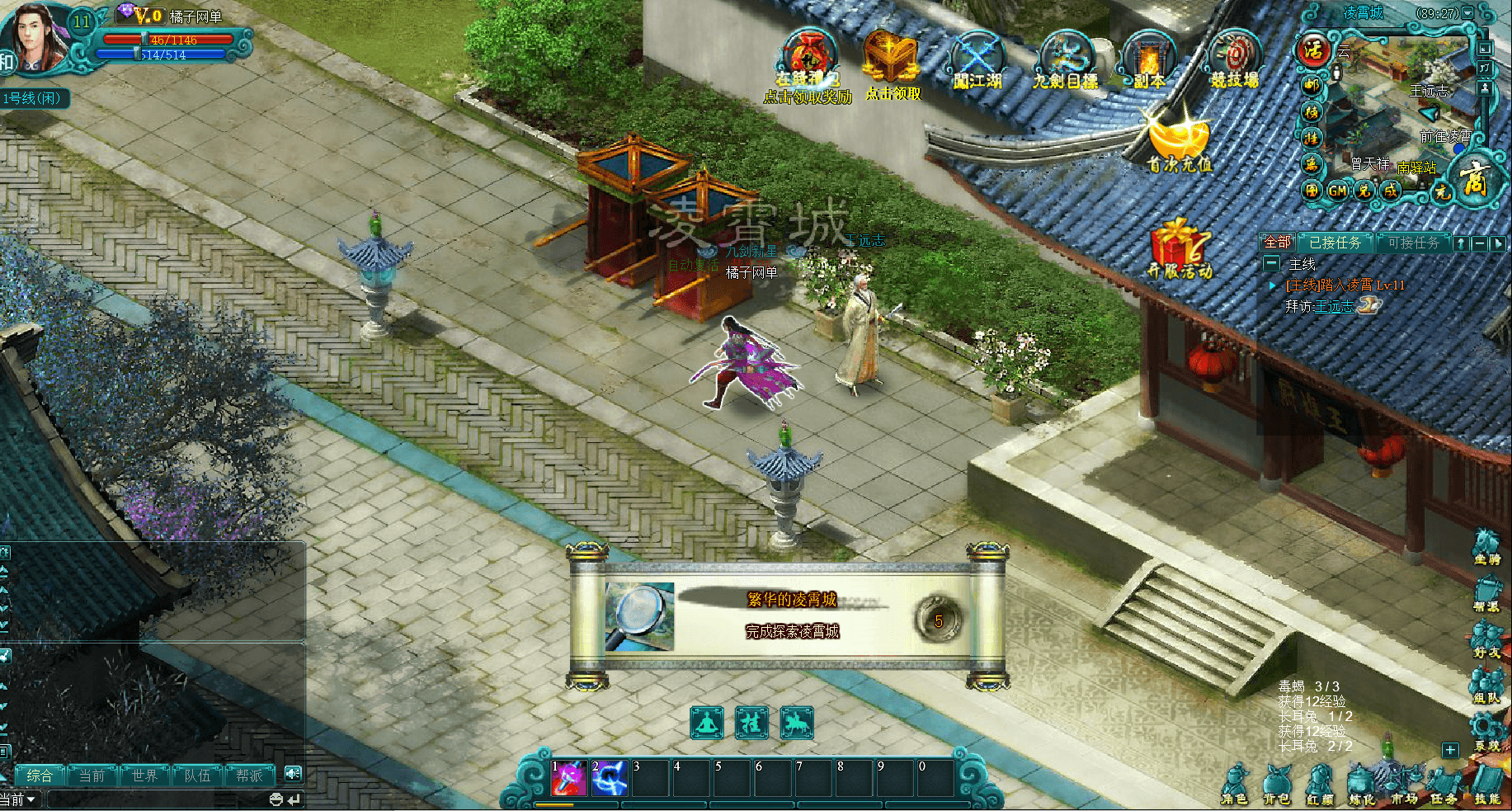Open the 技能 skills book
1512x811 pixels.
1487,784
